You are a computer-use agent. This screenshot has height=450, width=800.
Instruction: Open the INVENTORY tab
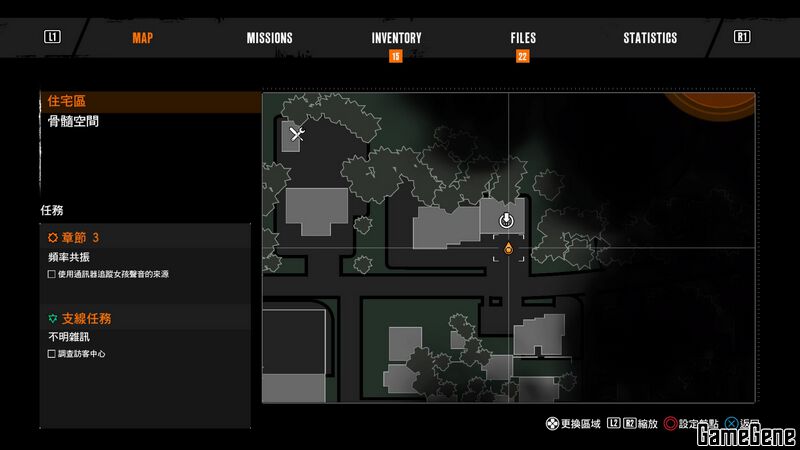click(396, 38)
